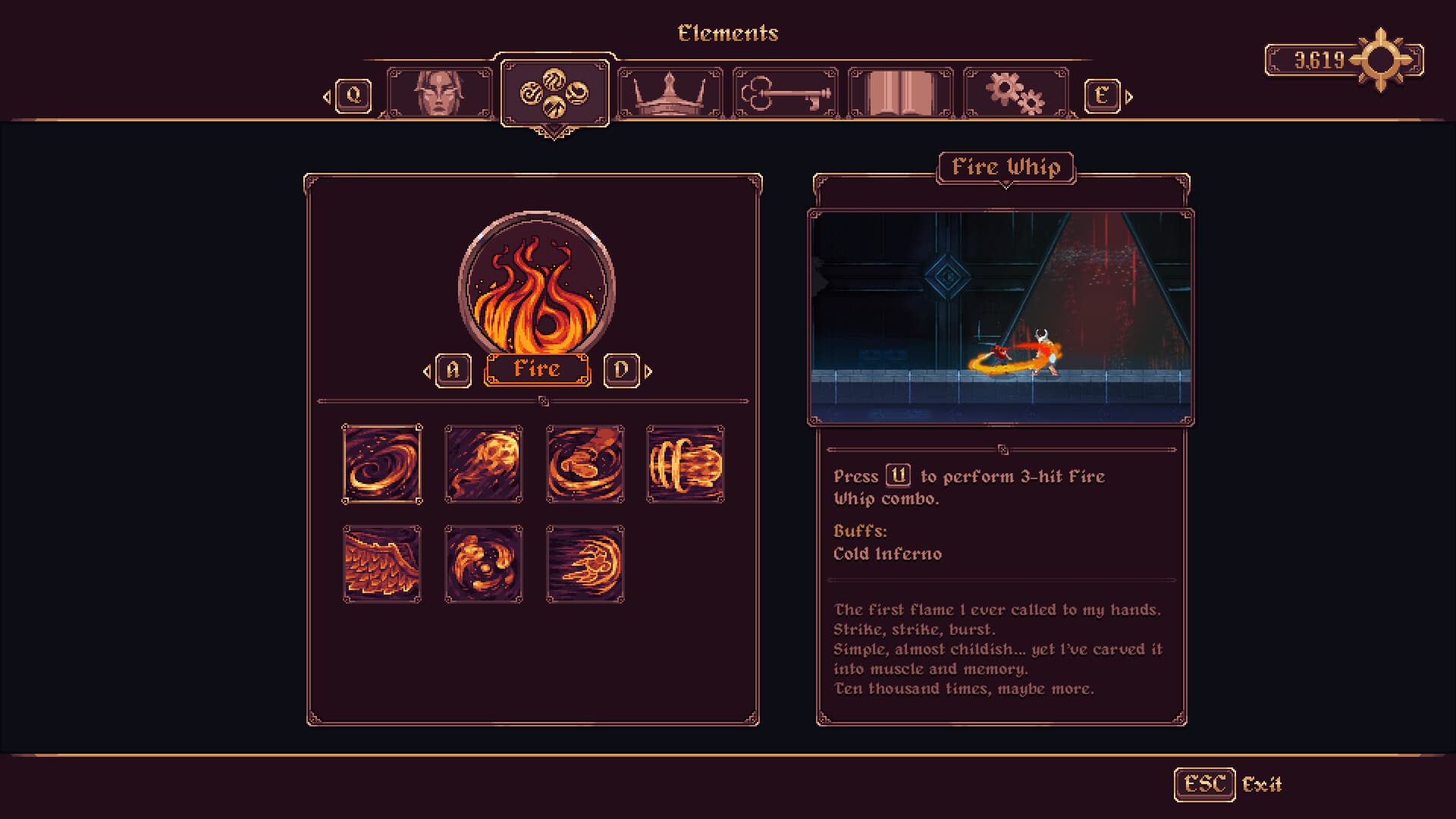
Task: Select the Elements orbs icon tab
Action: [x=554, y=91]
